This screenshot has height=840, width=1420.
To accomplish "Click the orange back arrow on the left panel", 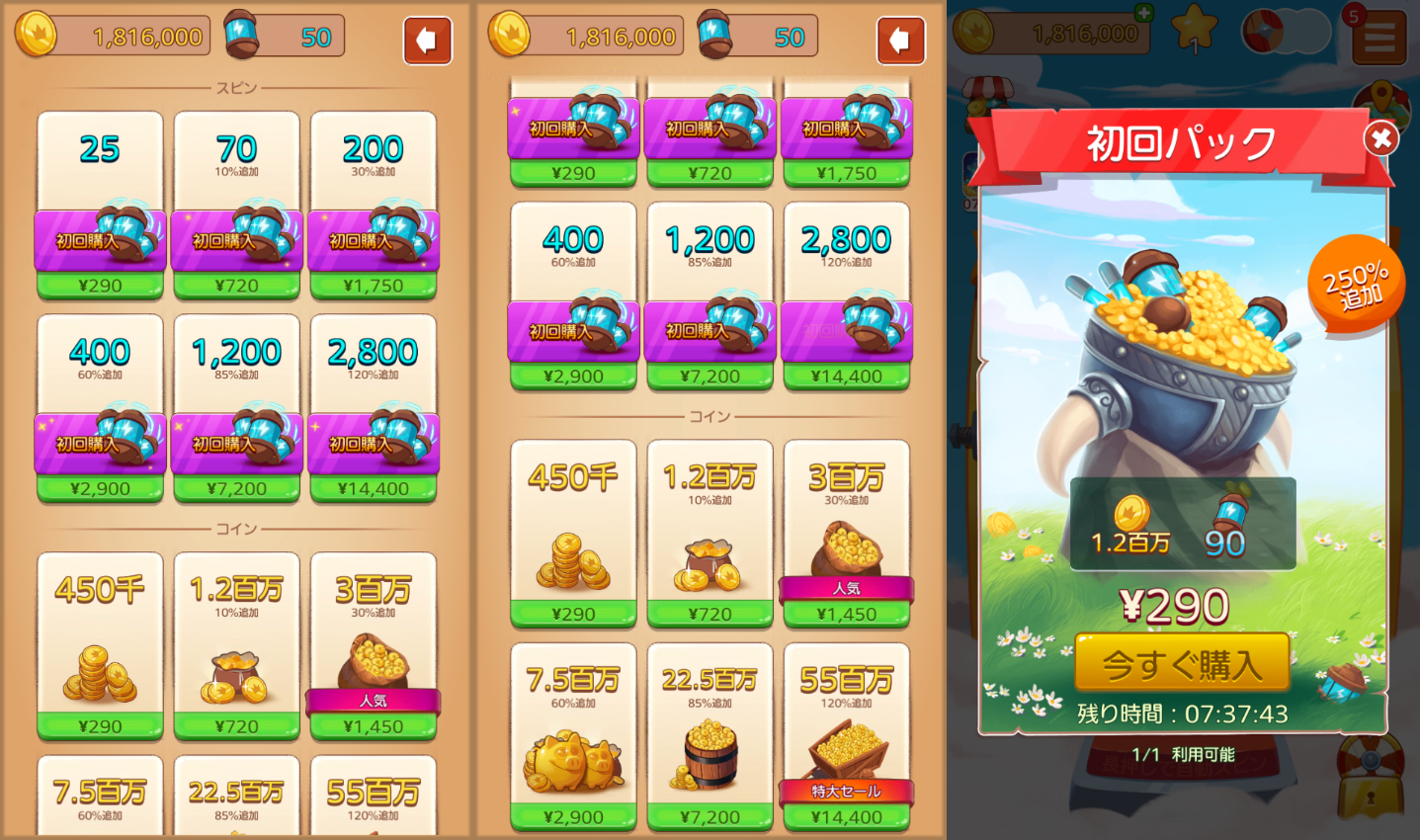I will 427,41.
